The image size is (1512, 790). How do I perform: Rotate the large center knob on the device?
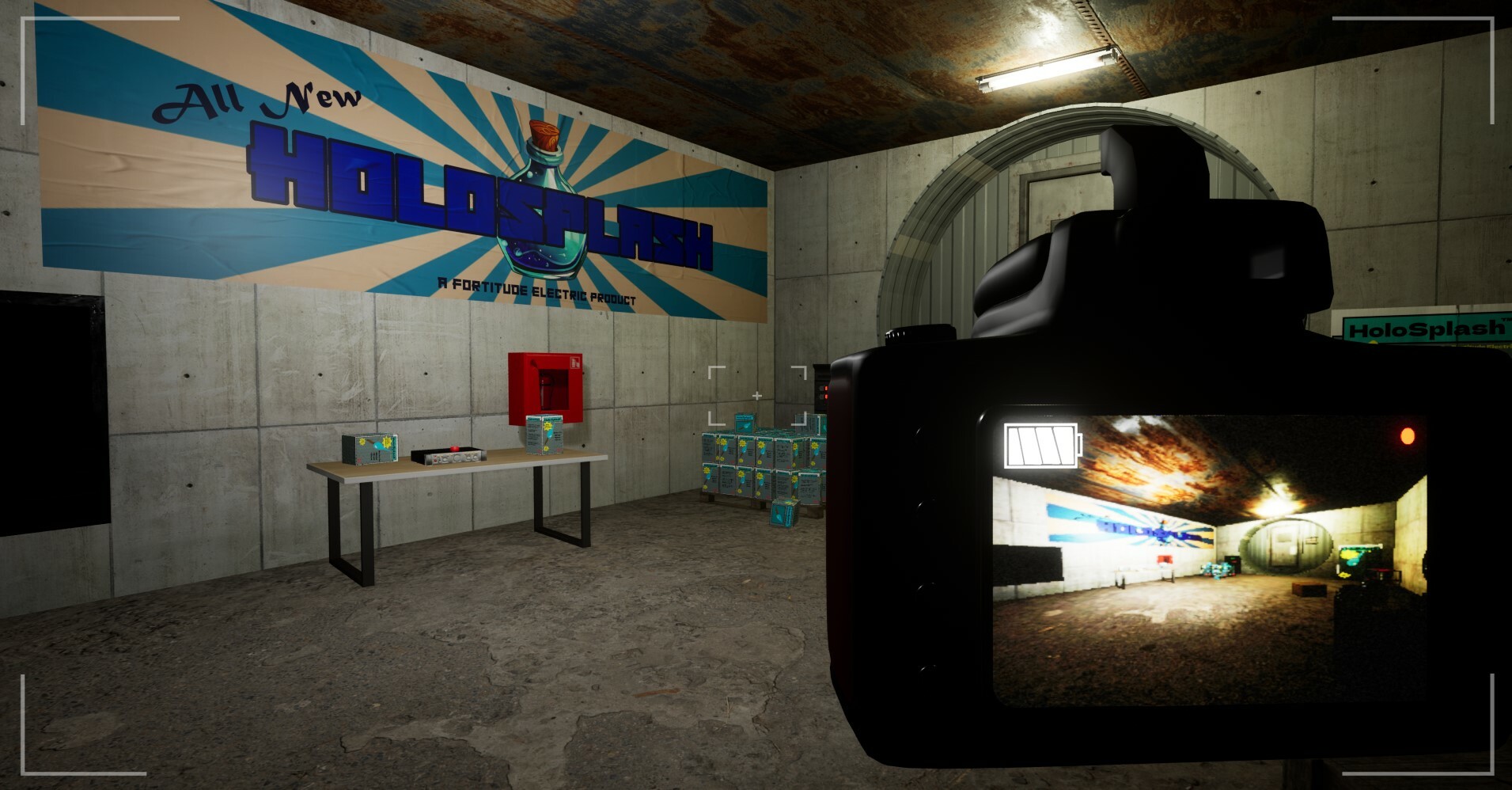tap(457, 458)
